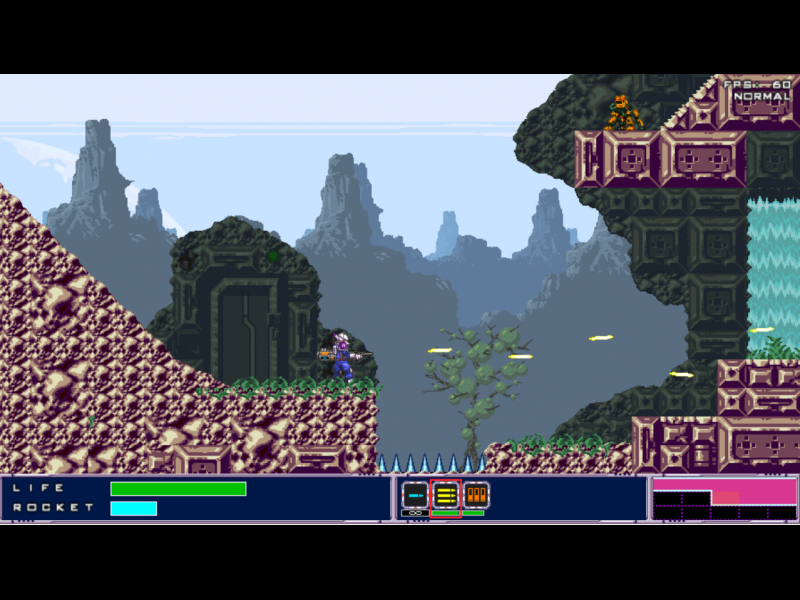This screenshot has height=600, width=800.
Task: Select the cyan single-shot weapon slot
Action: pos(415,495)
